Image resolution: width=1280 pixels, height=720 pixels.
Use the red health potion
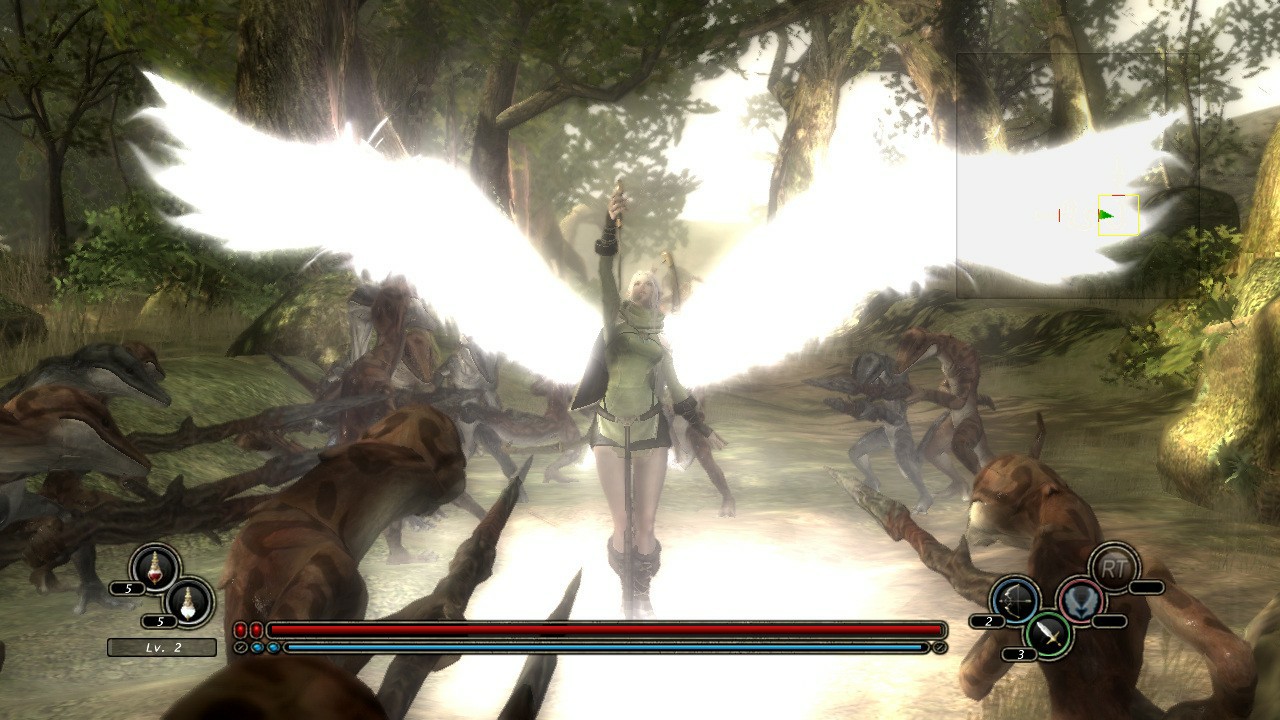(155, 568)
